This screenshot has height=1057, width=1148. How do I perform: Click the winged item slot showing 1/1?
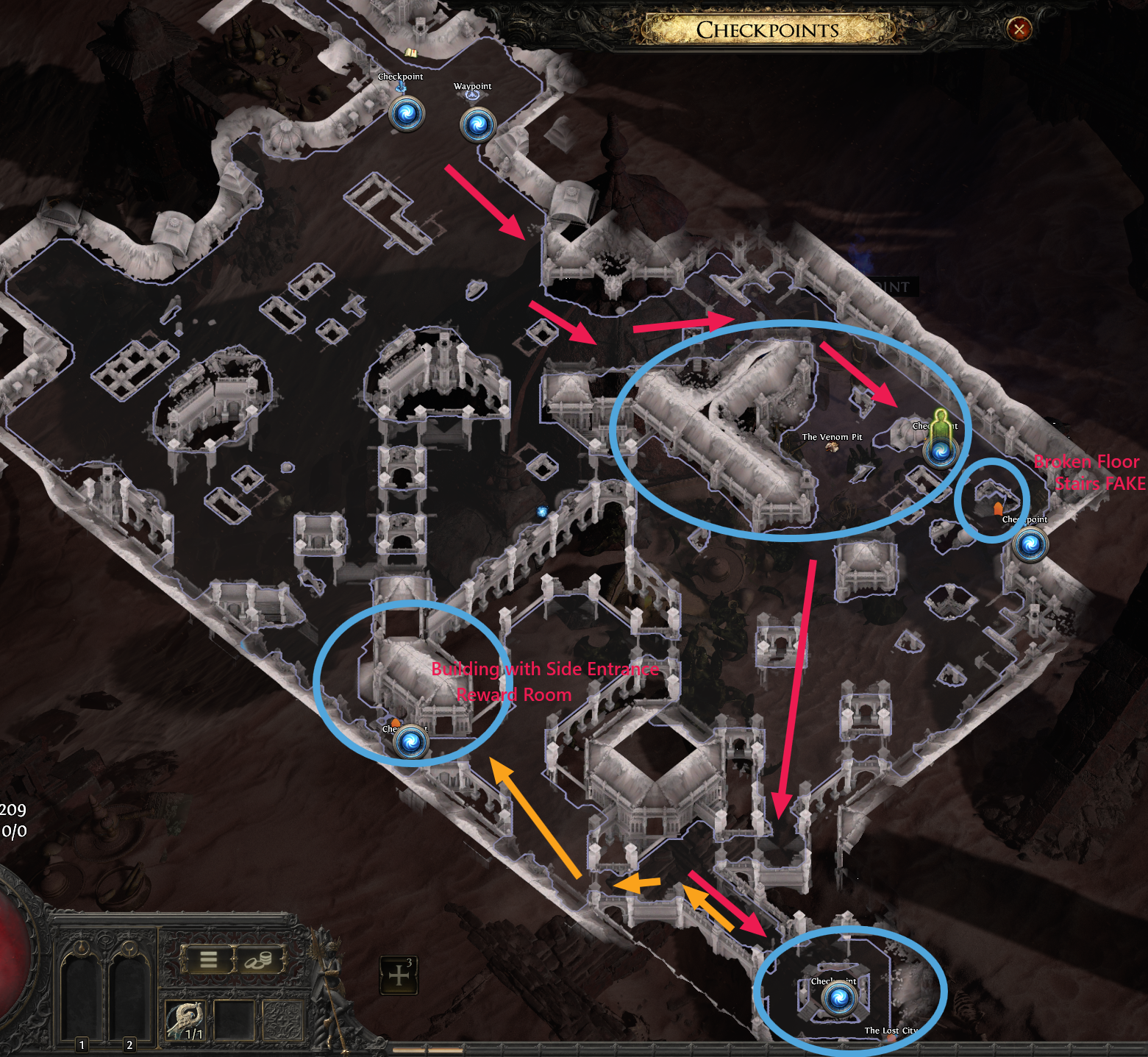[185, 1021]
